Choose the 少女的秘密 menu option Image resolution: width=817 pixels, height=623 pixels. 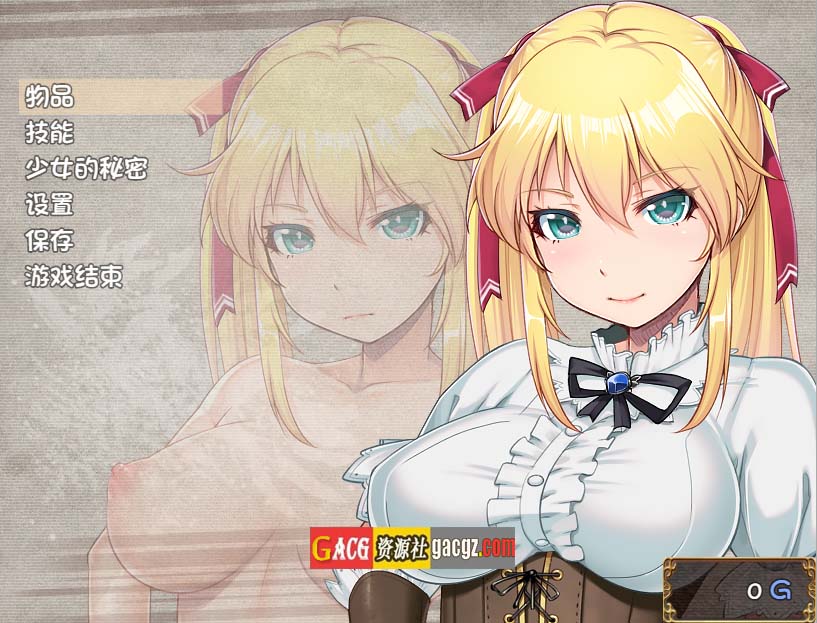point(86,169)
